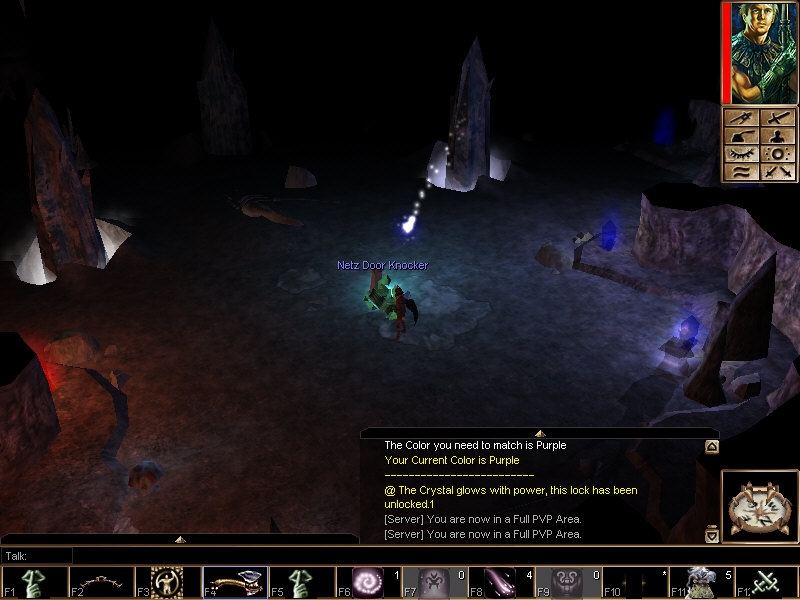Open game options gear icon
This screenshot has height=600, width=800.
(x=775, y=155)
